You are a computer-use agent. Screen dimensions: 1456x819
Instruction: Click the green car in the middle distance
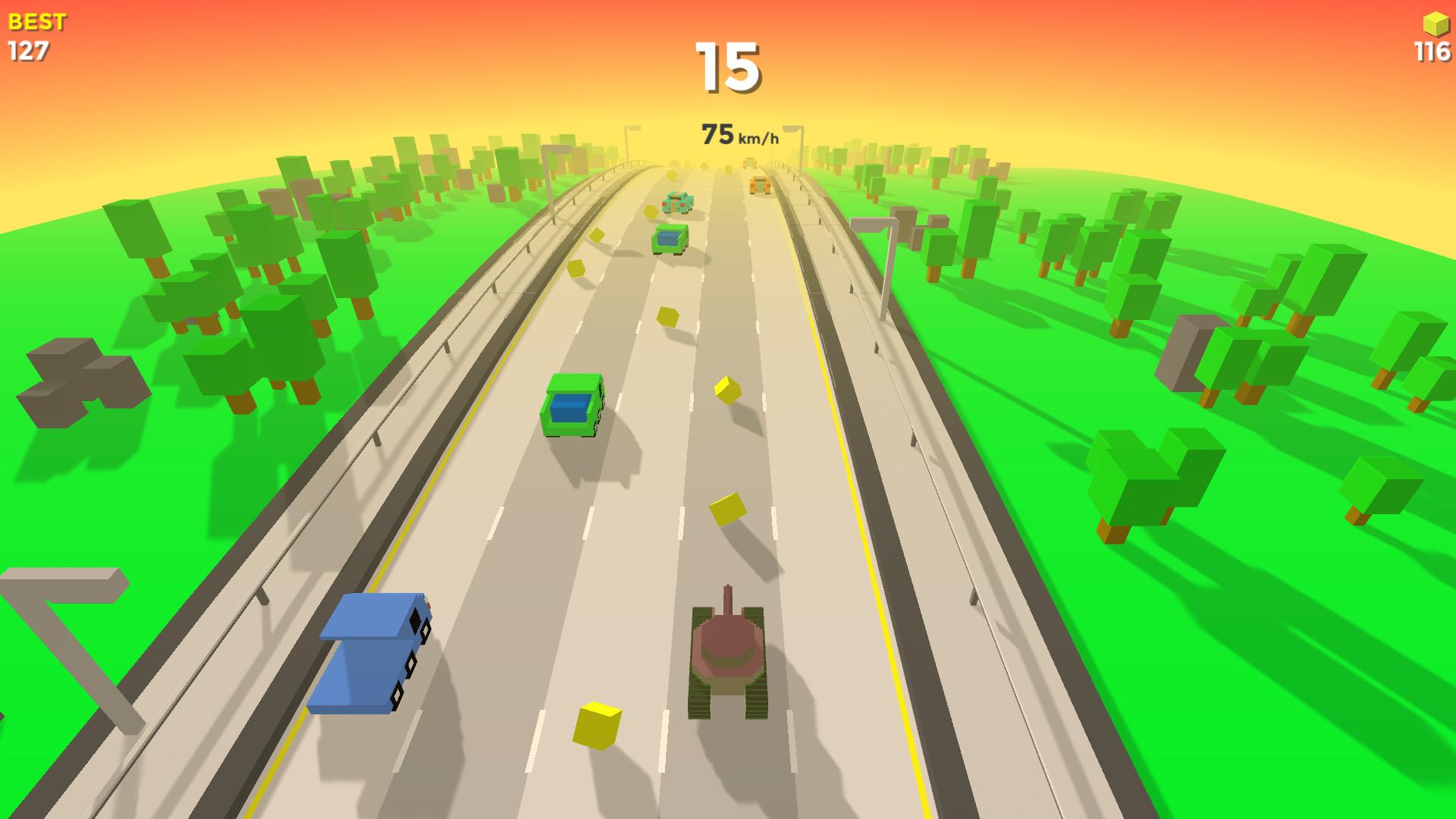670,239
